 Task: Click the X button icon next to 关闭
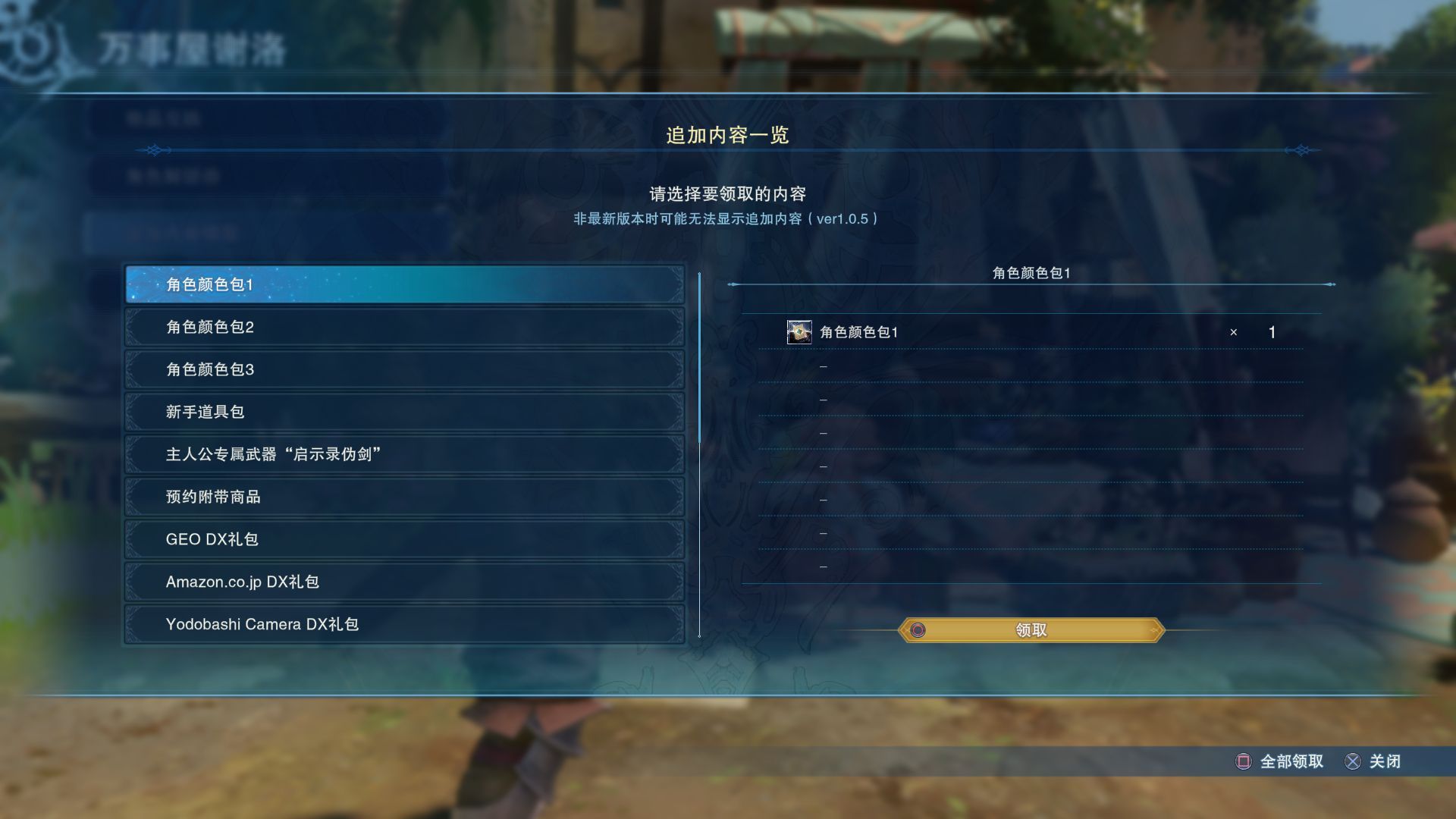[x=1354, y=761]
